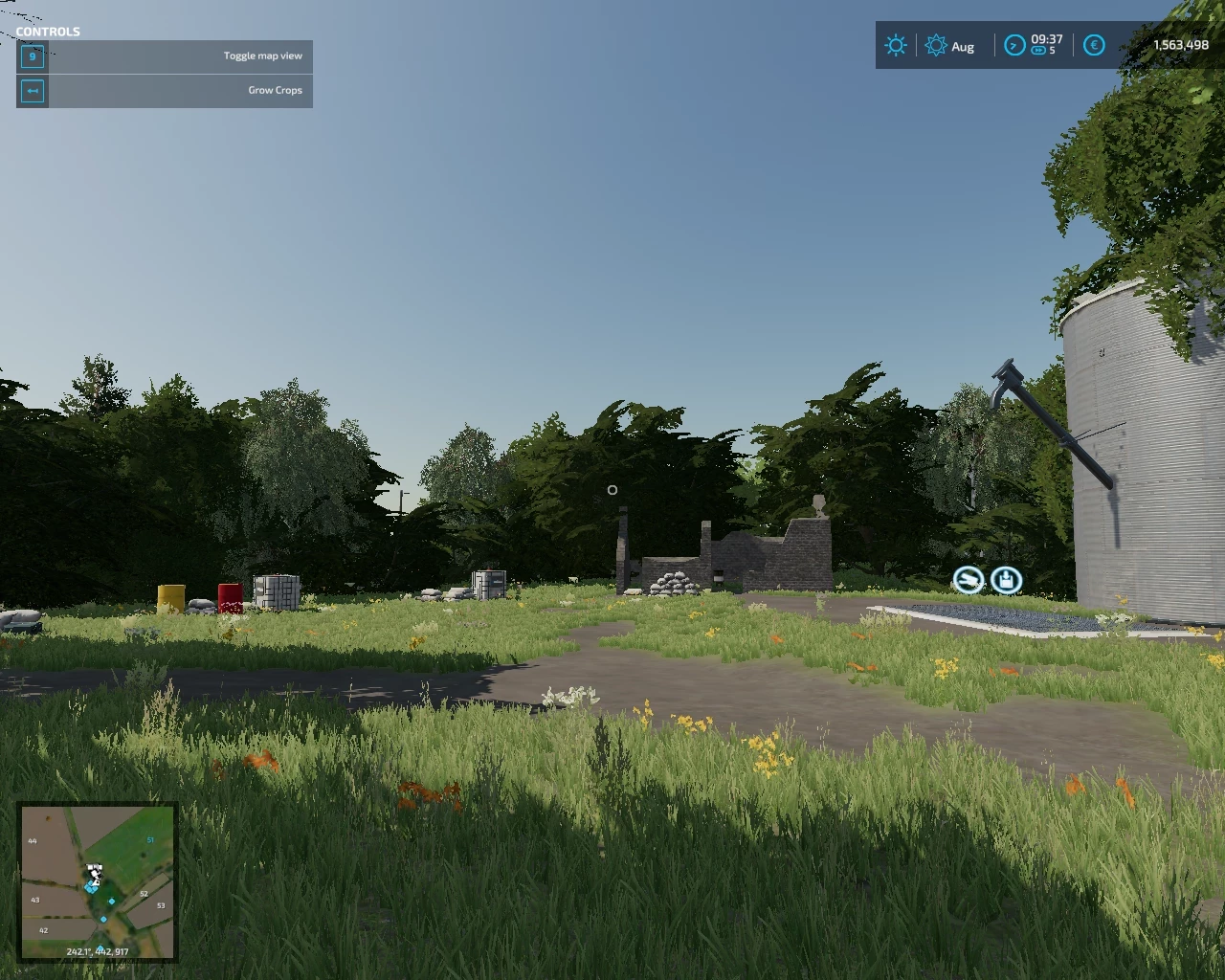Click the 09:37 time display
This screenshot has width=1225, height=980.
(x=1048, y=40)
